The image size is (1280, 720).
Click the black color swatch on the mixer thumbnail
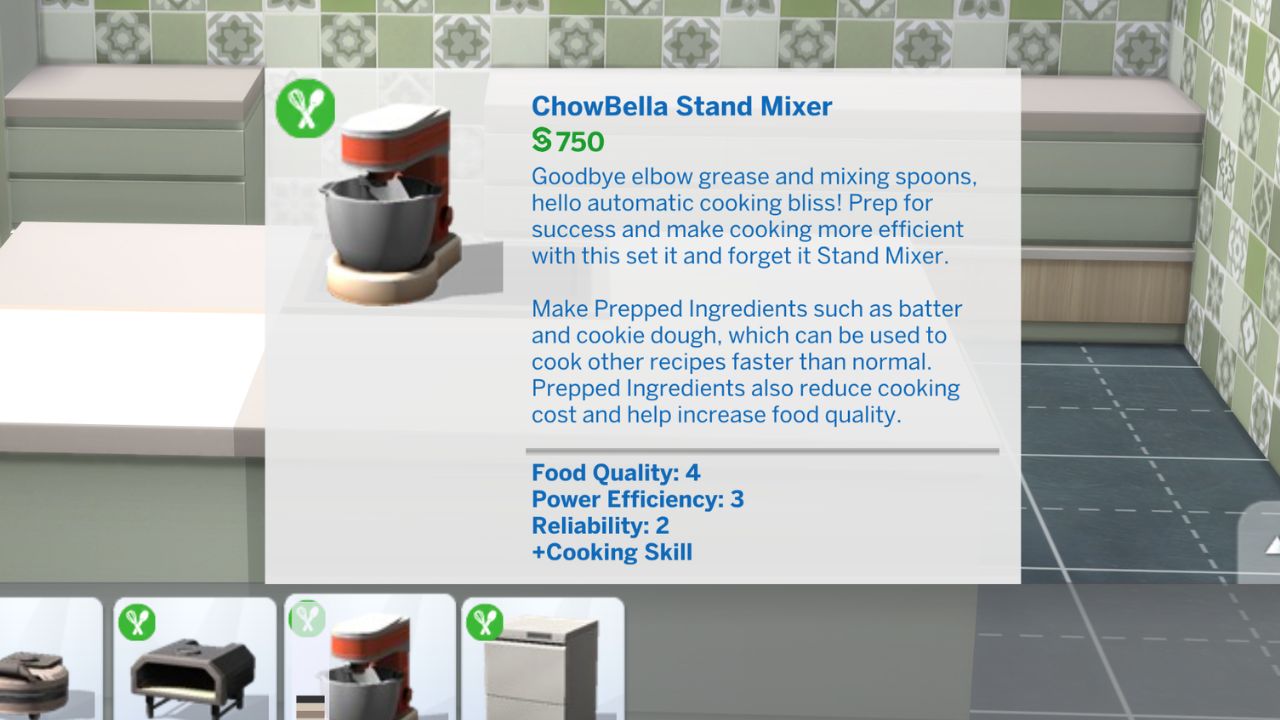(309, 698)
